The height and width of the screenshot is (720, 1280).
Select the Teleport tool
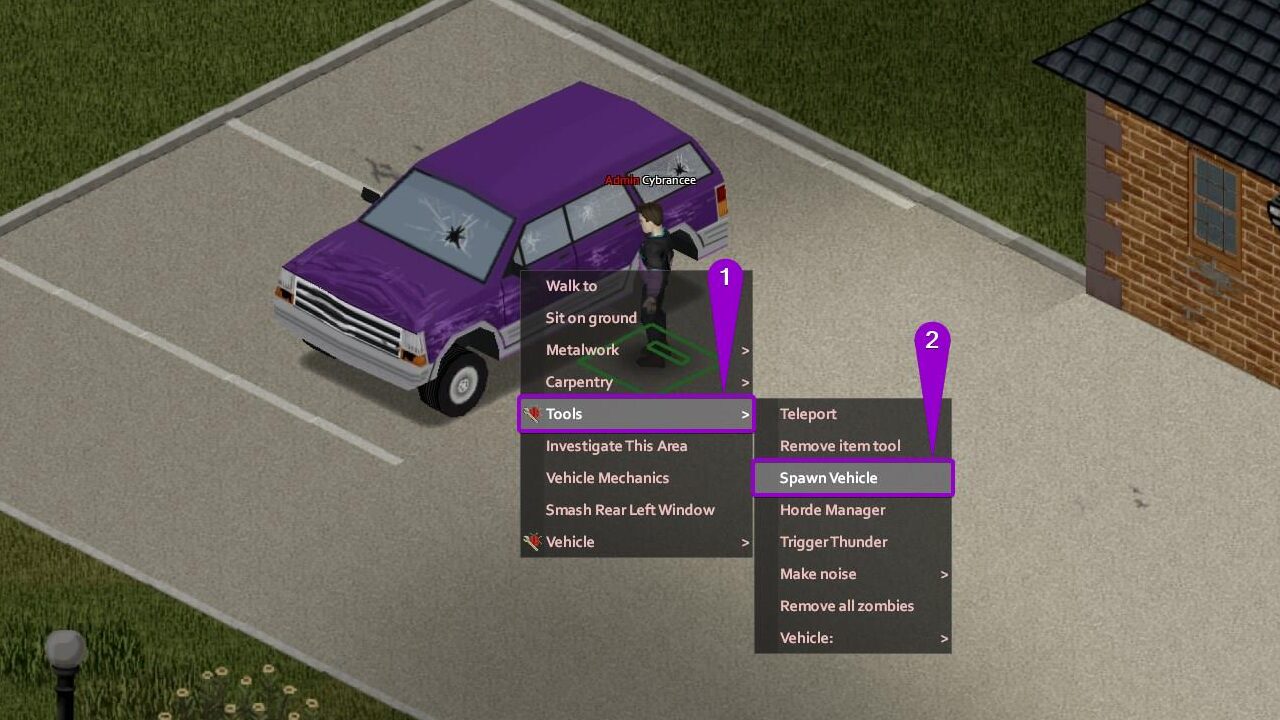808,414
